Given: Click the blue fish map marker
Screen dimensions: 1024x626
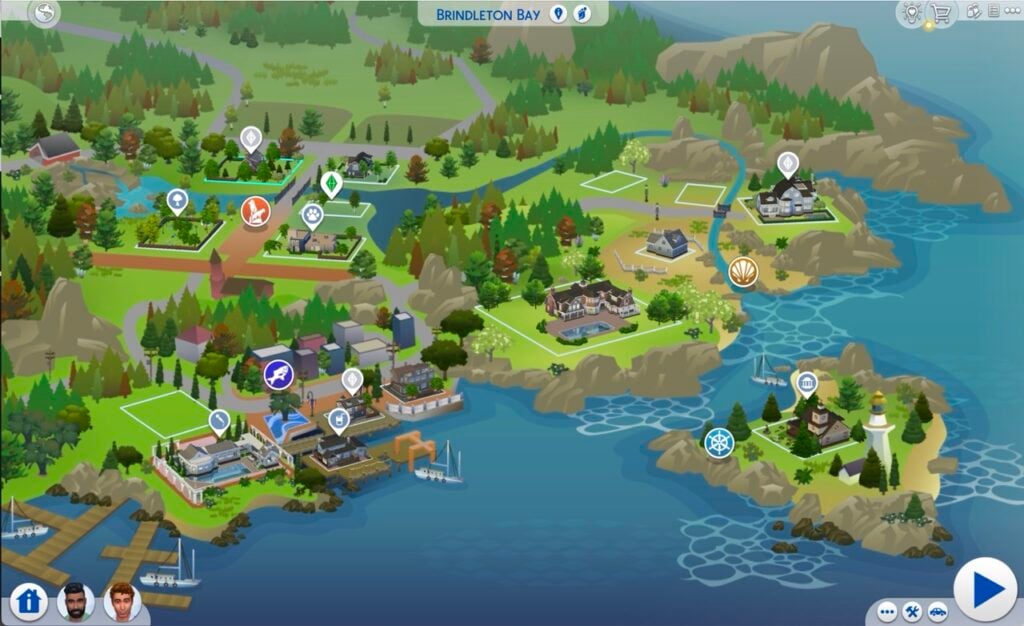Looking at the screenshot, I should pos(279,374).
